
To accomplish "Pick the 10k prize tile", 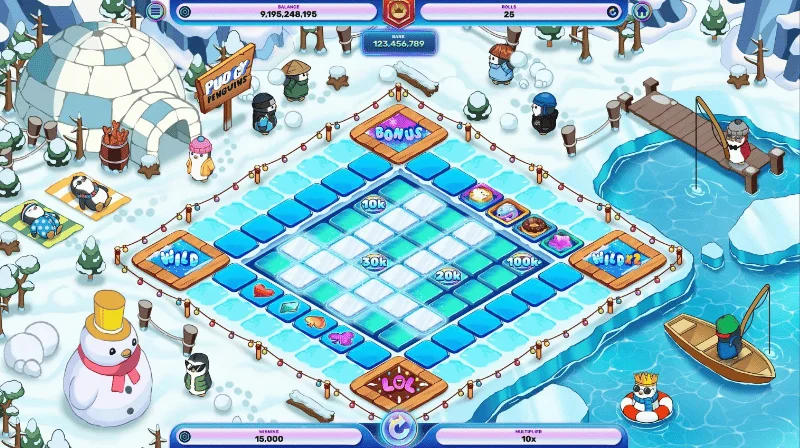I will coord(374,205).
